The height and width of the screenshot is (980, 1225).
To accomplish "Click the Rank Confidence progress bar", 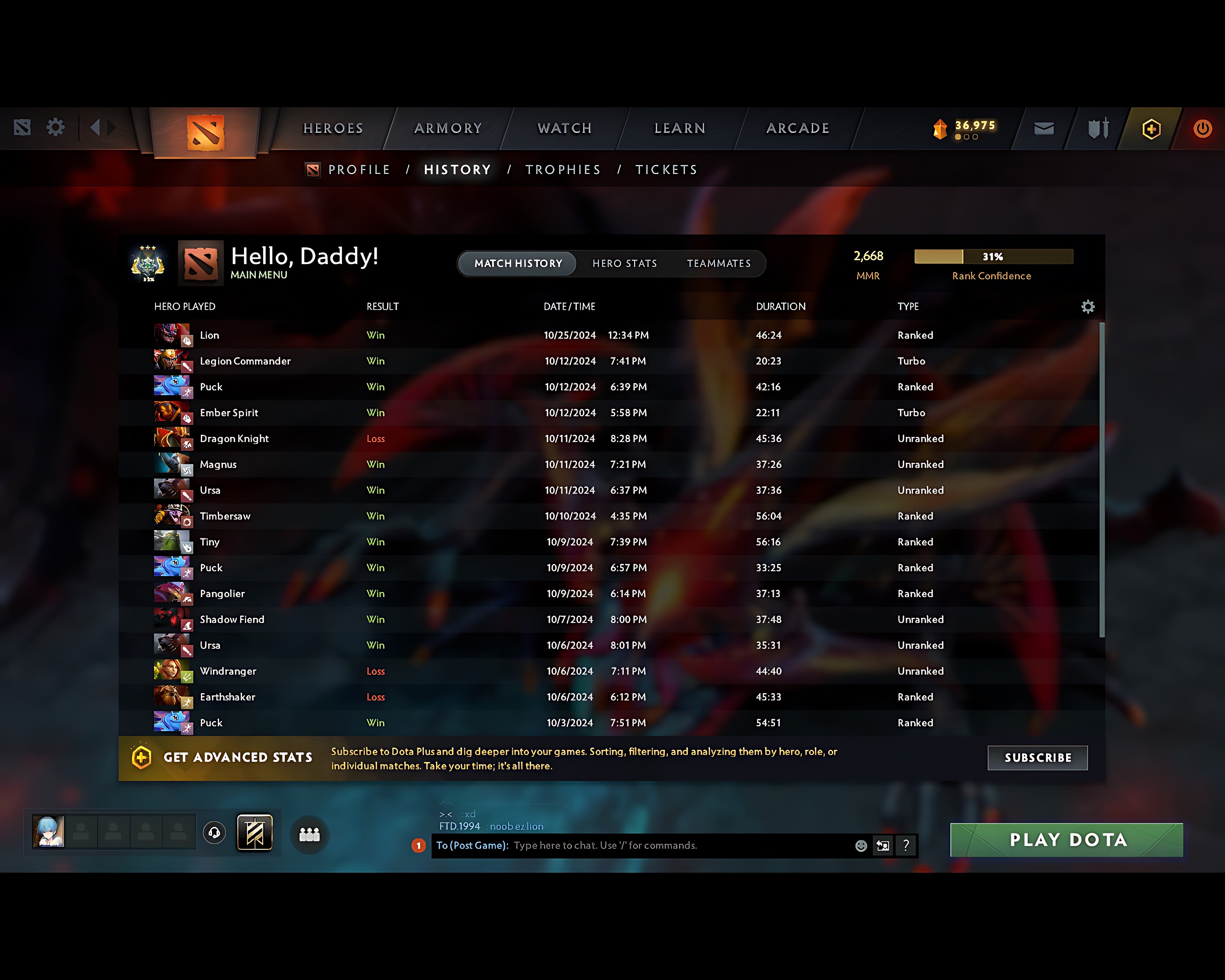I will click(993, 257).
